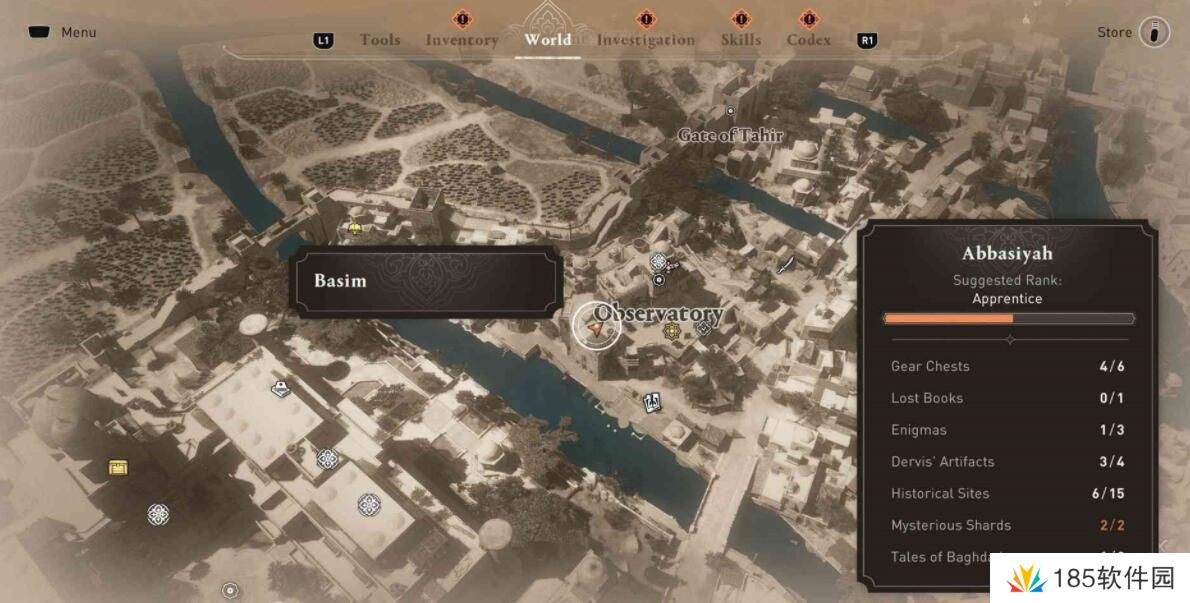
Task: Select the Gear Chests row
Action: click(x=1007, y=366)
